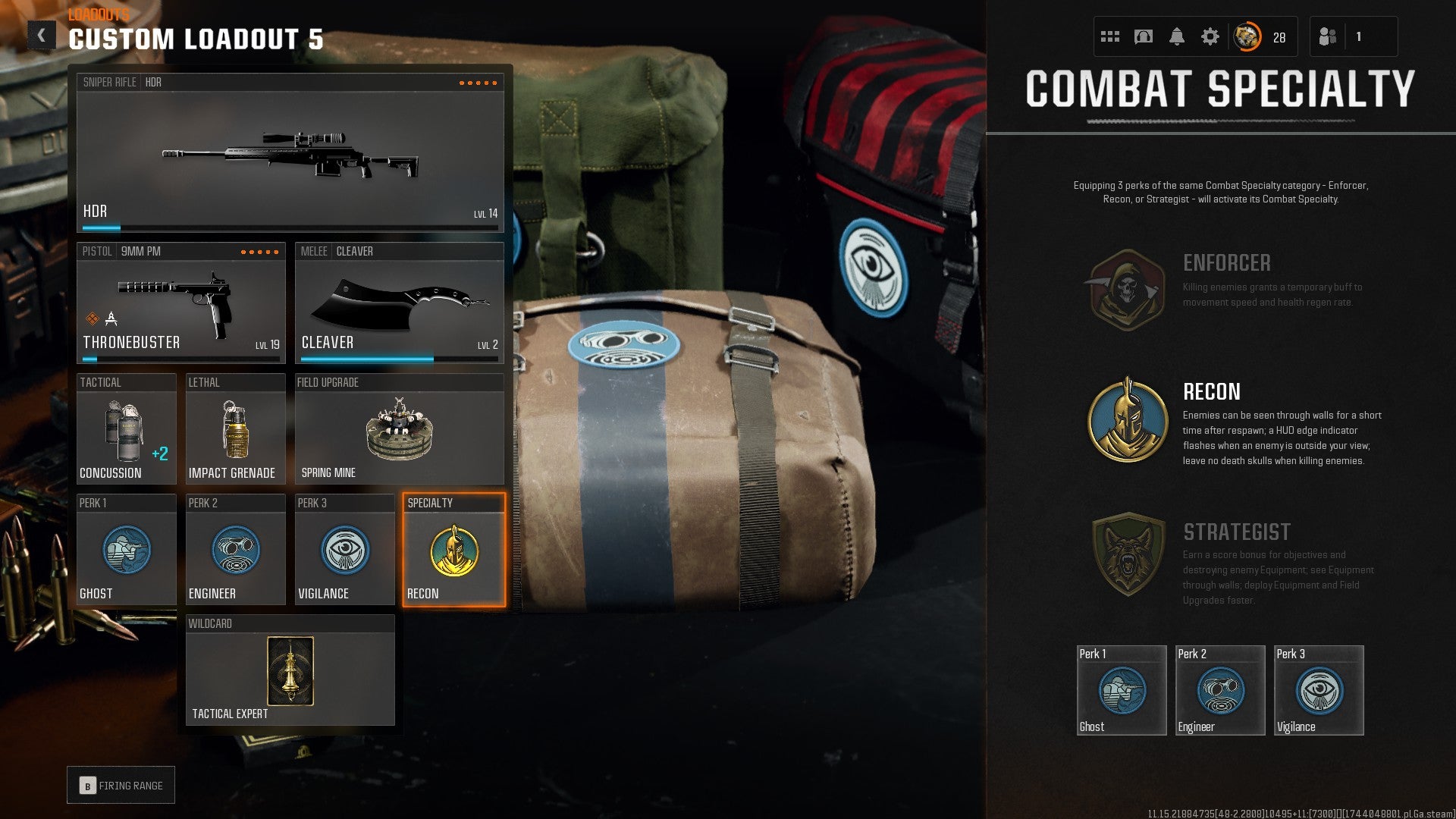The image size is (1456, 819).
Task: Select the Vigilance perk in Perk 3 slot
Action: tap(344, 551)
